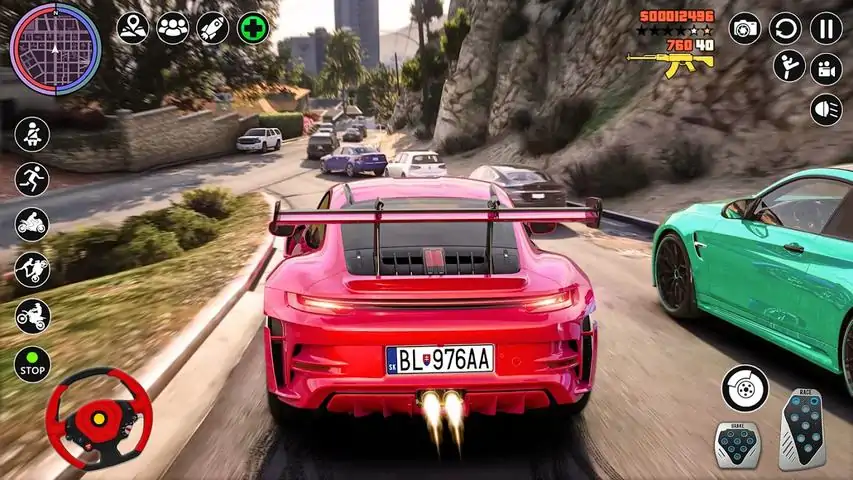Viewport: 853px width, 480px height.
Task: Select the running man exit icon
Action: click(32, 180)
